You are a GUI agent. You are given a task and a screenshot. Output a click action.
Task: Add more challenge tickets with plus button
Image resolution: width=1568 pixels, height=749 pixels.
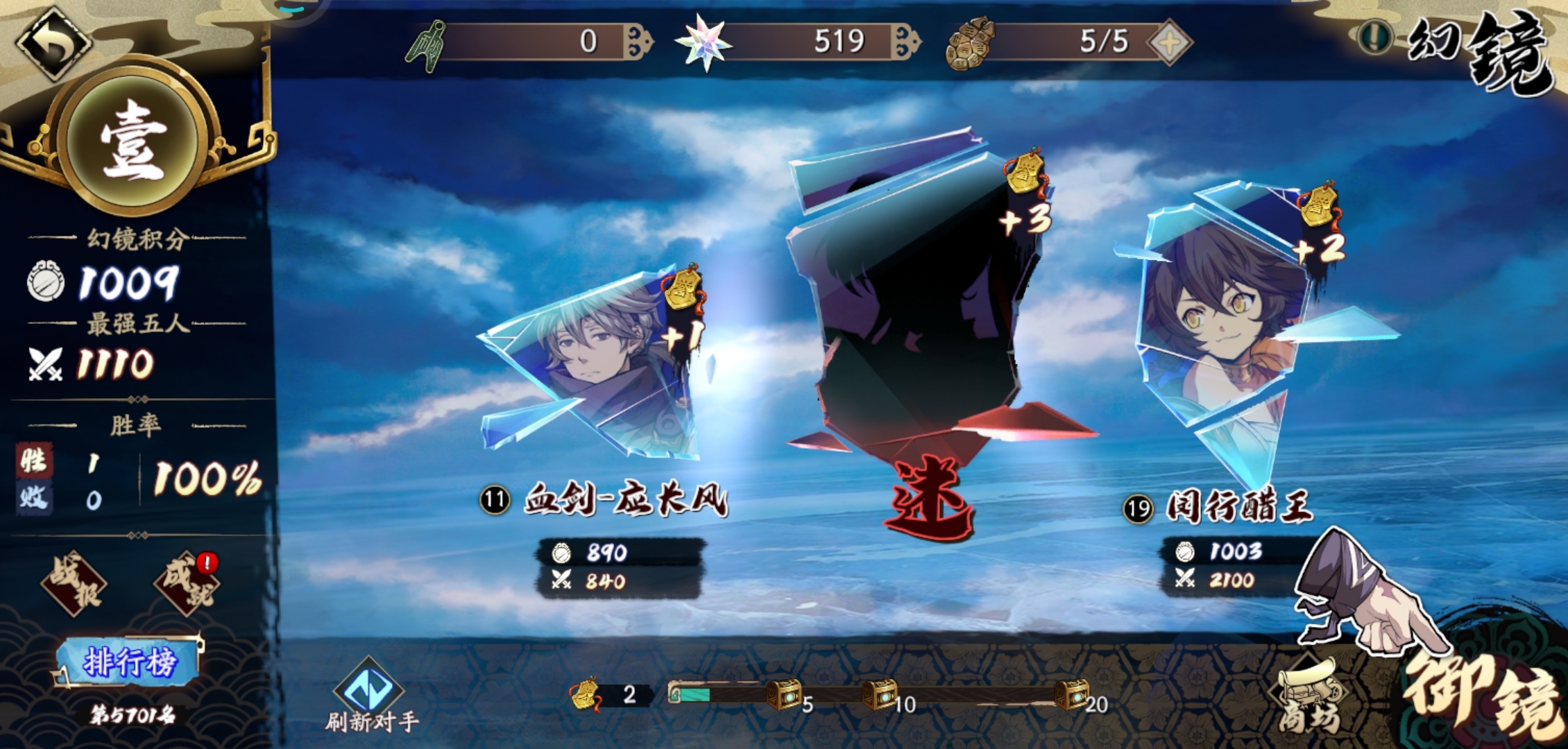point(1170,43)
